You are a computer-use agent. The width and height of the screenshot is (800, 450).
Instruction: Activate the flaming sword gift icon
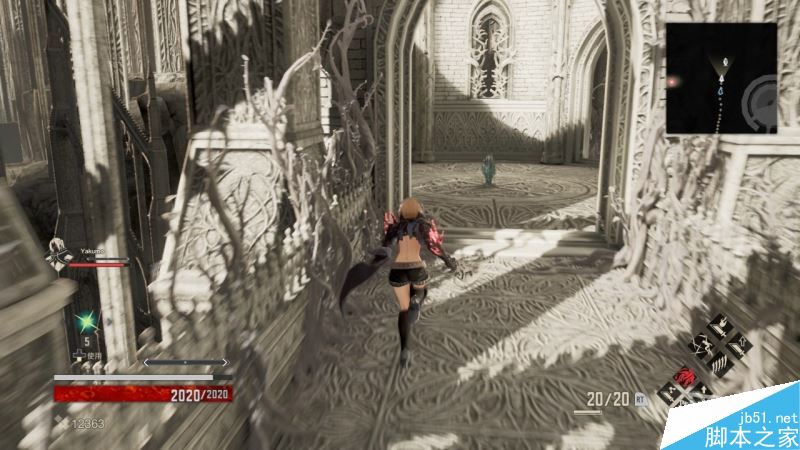click(x=721, y=327)
